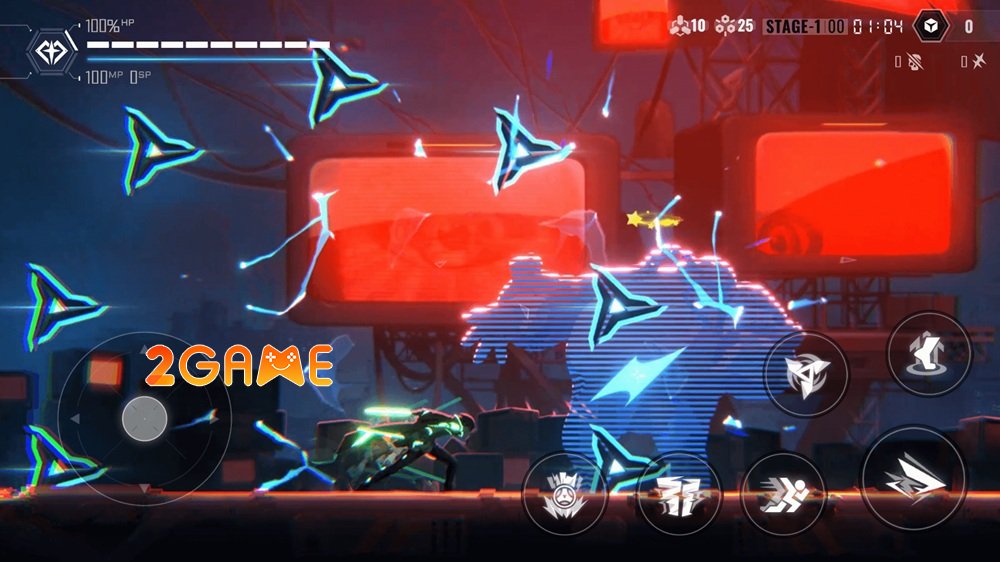
Task: Tap the running figure dash button
Action: [x=783, y=493]
